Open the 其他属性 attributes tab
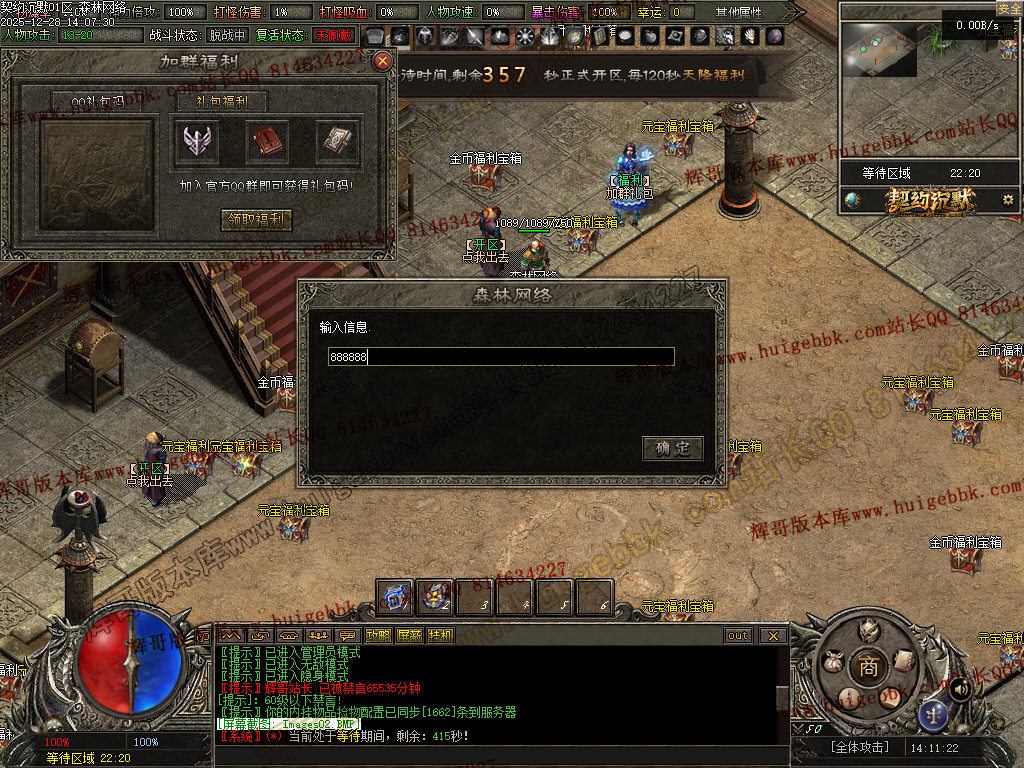This screenshot has height=768, width=1024. pos(739,12)
